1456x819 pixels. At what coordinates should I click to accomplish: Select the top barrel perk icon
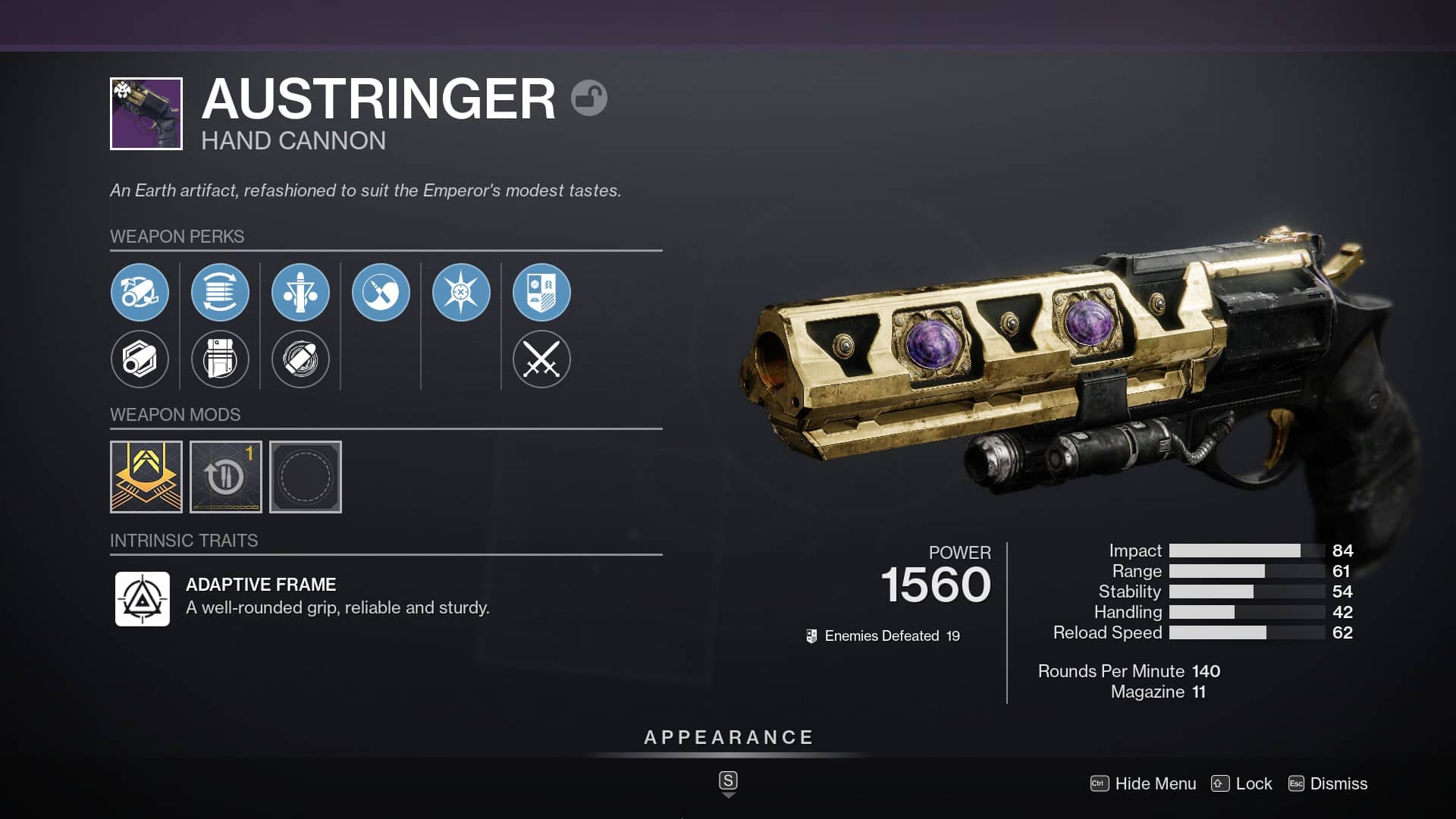point(140,293)
